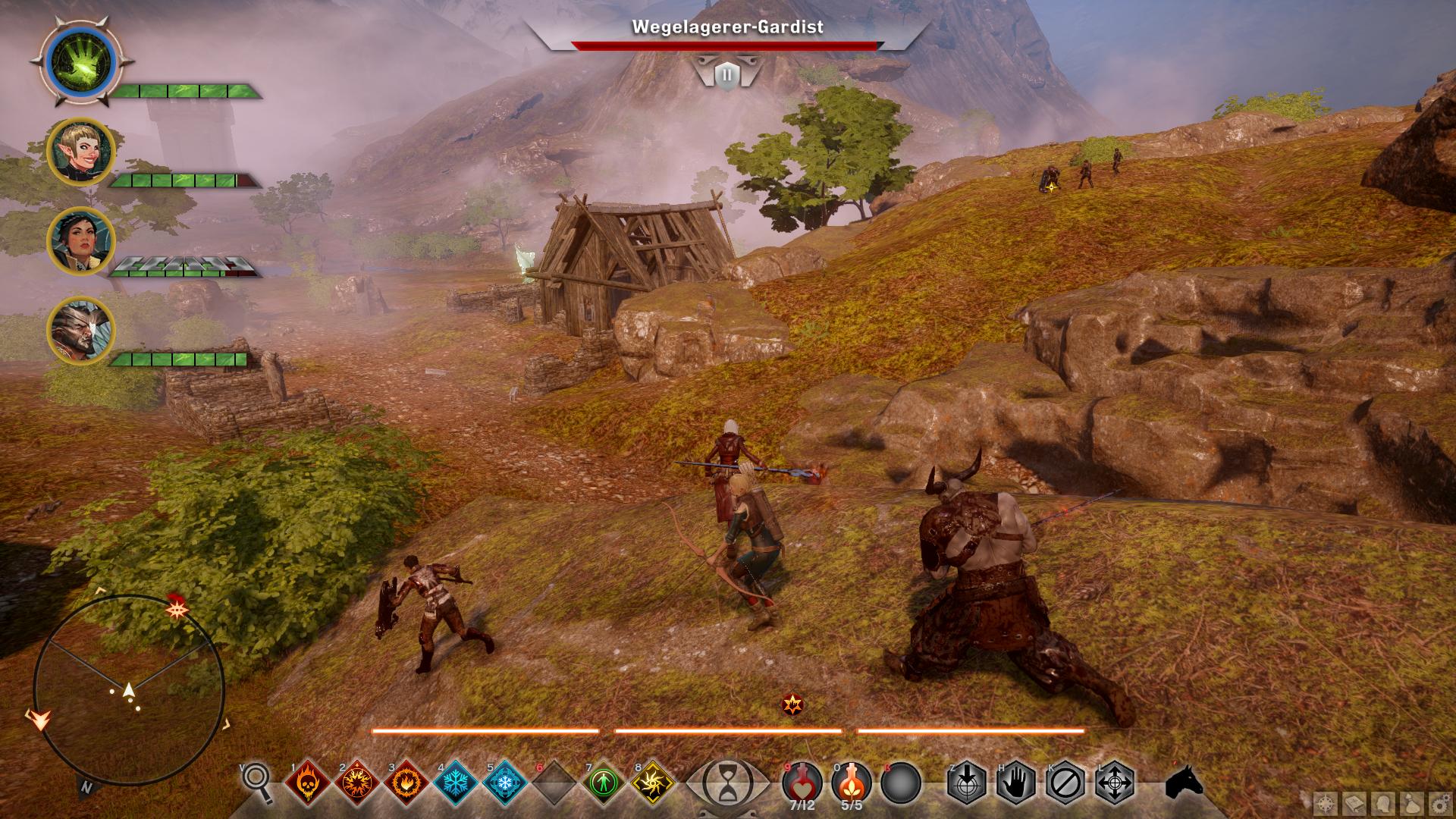Select the horned Qunari's party portrait
This screenshot has width=1456, height=819.
click(80, 331)
